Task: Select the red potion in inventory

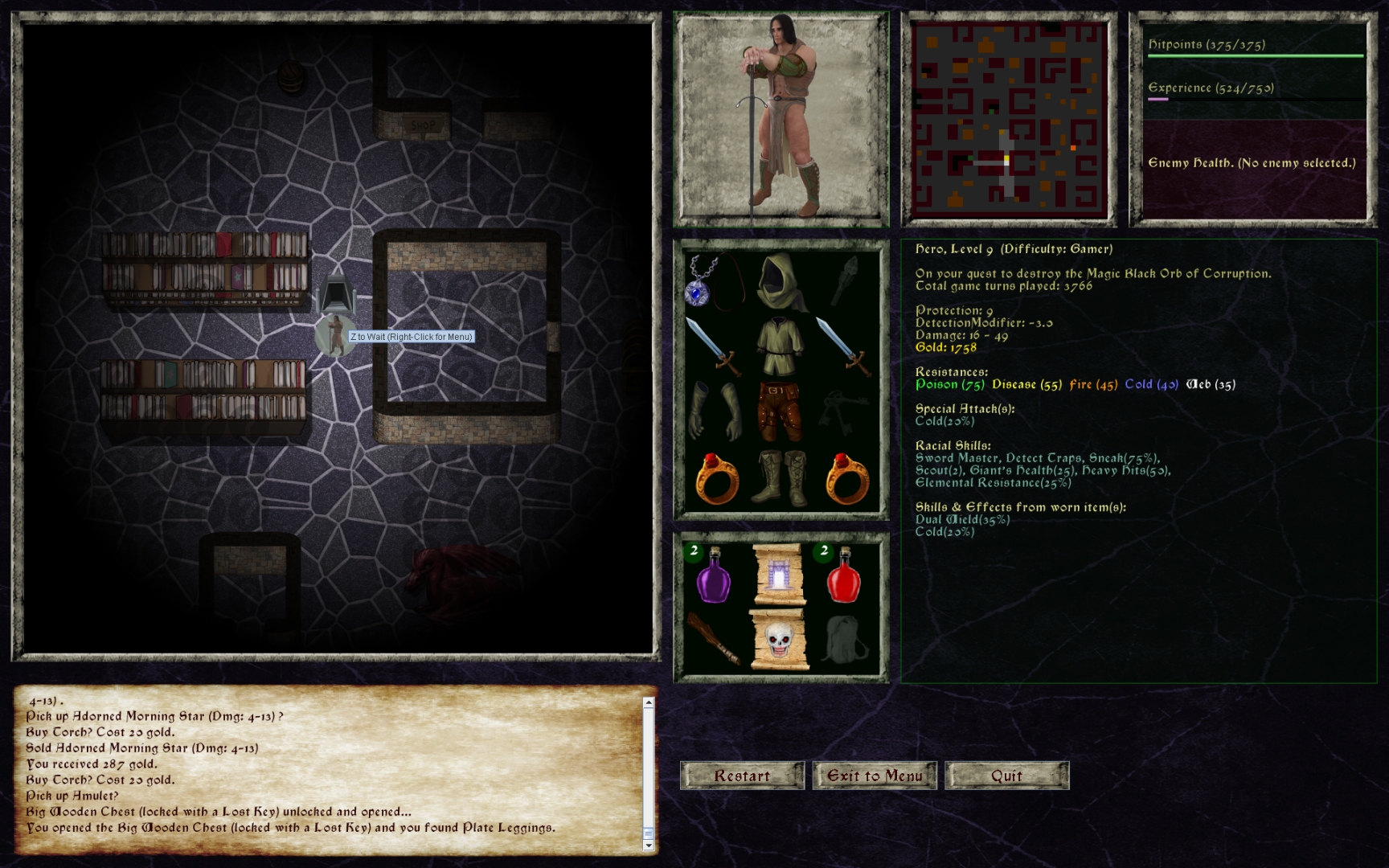Action: tap(844, 577)
